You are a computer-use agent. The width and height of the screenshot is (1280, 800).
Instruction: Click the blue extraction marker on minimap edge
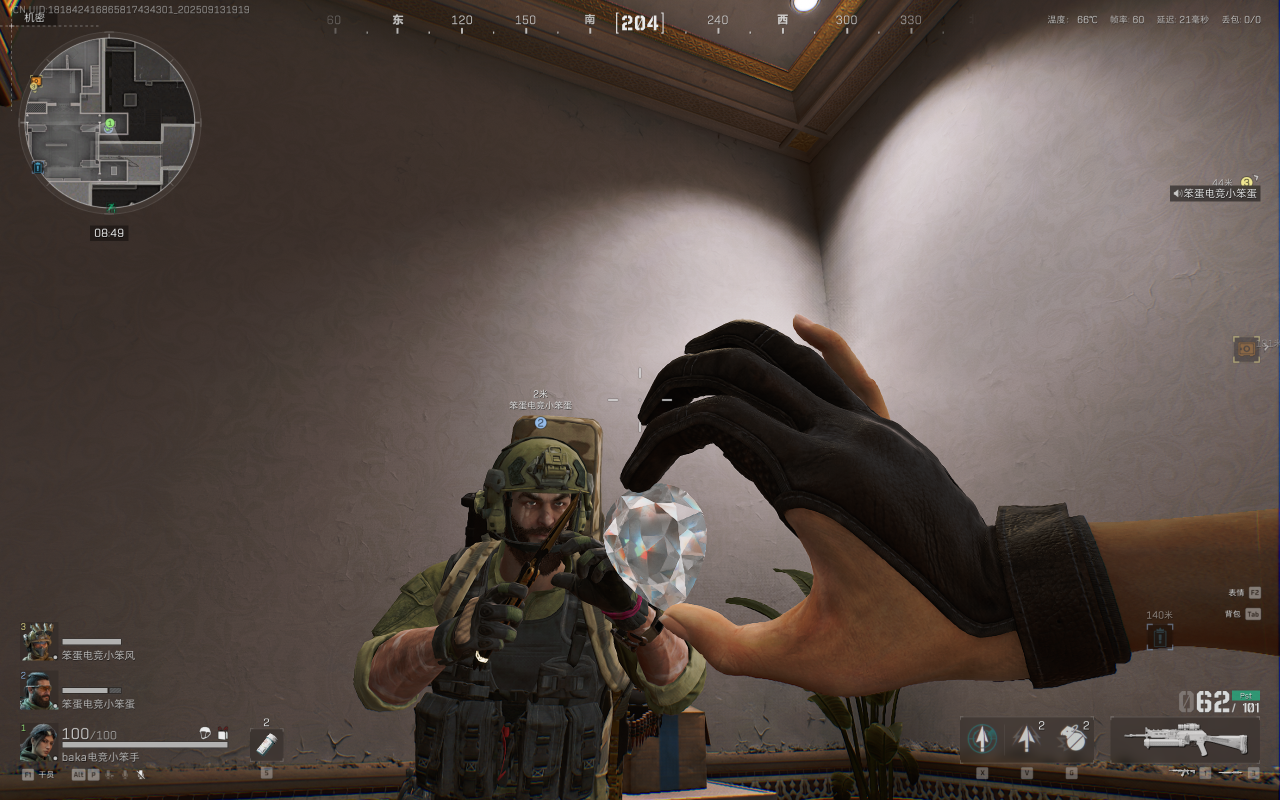tap(37, 167)
